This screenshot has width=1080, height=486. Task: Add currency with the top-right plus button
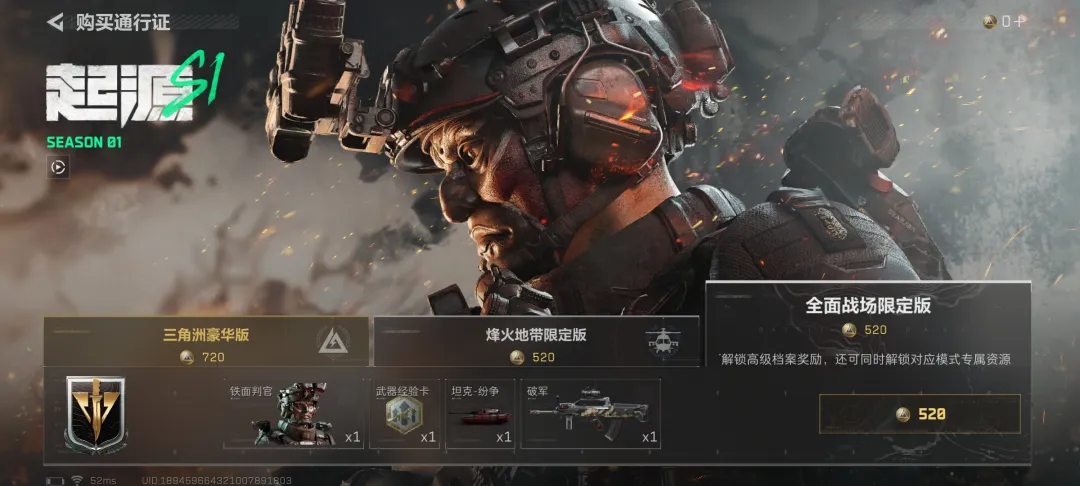(x=1020, y=21)
